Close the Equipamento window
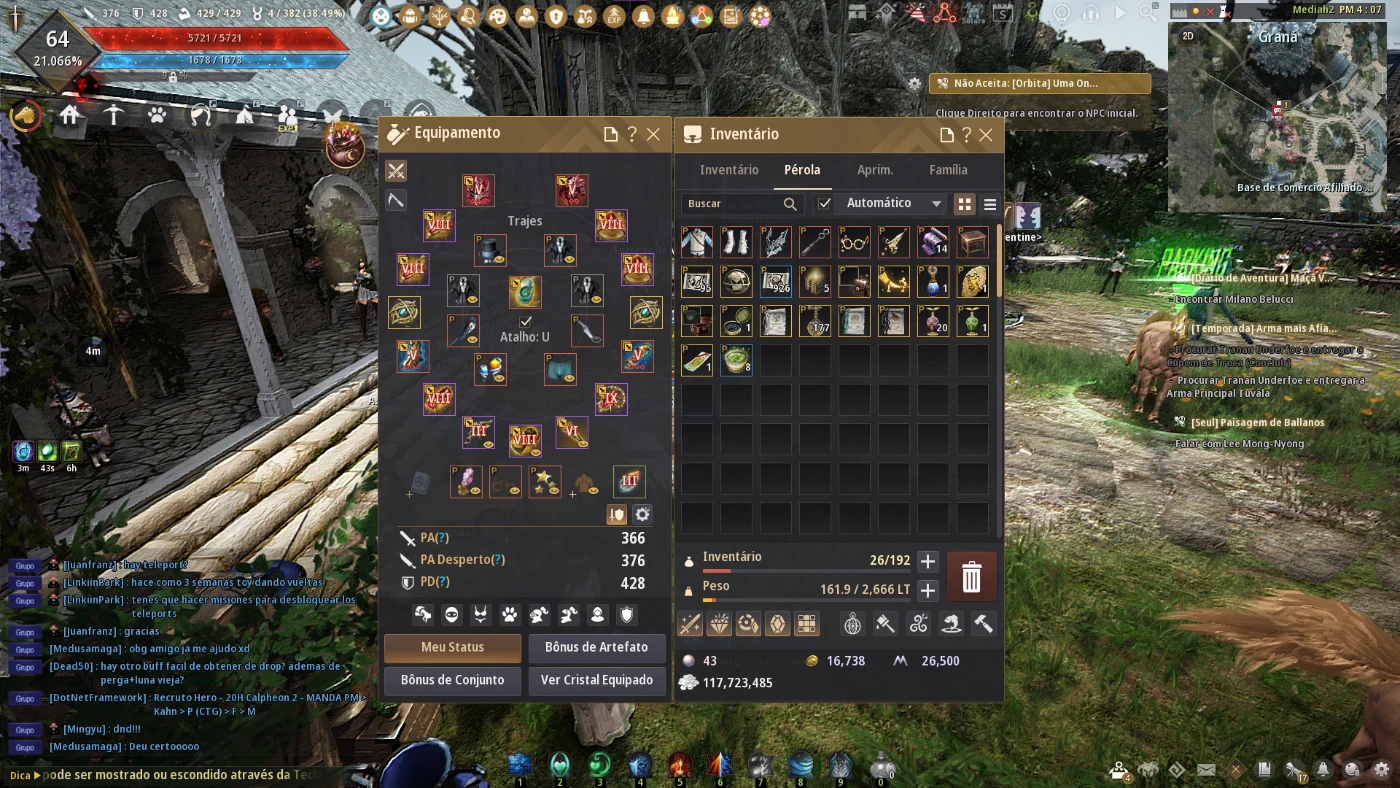The width and height of the screenshot is (1400, 788). point(653,134)
